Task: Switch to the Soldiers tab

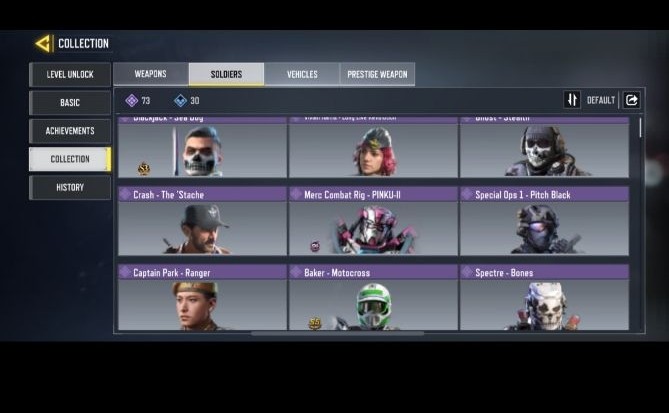Action: 227,74
